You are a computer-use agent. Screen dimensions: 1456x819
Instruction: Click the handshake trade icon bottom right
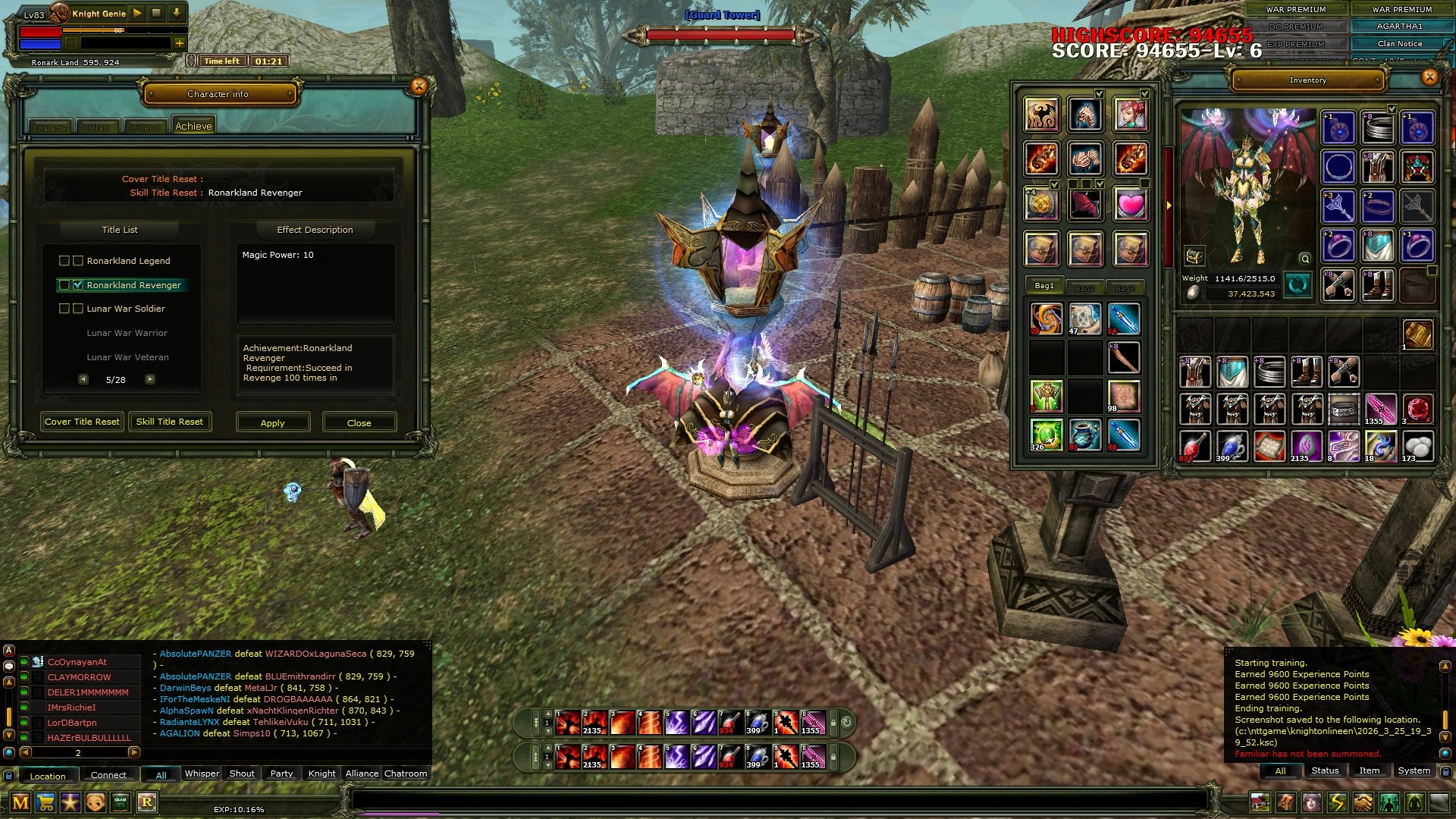tap(1362, 803)
